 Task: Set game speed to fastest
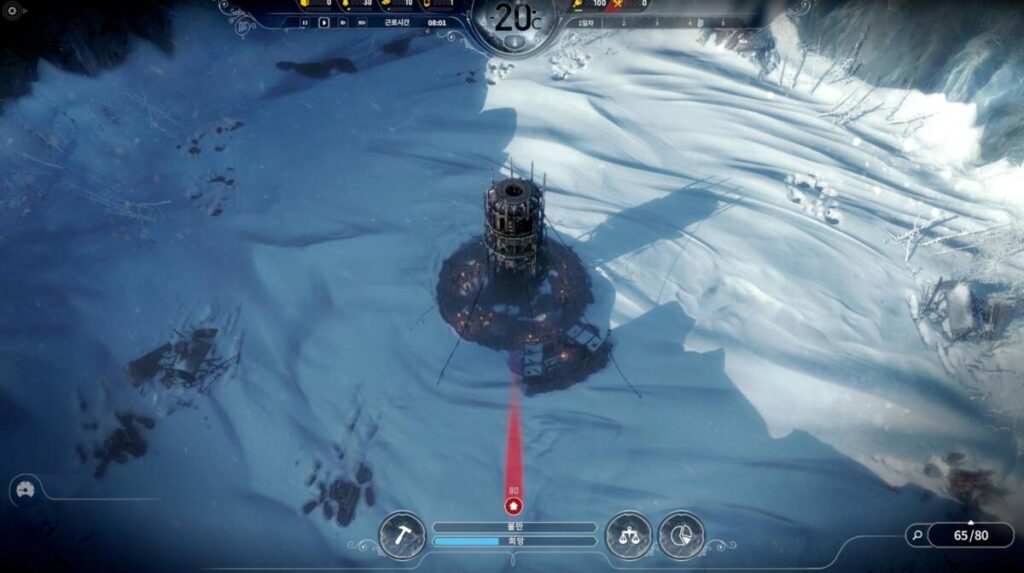click(361, 22)
